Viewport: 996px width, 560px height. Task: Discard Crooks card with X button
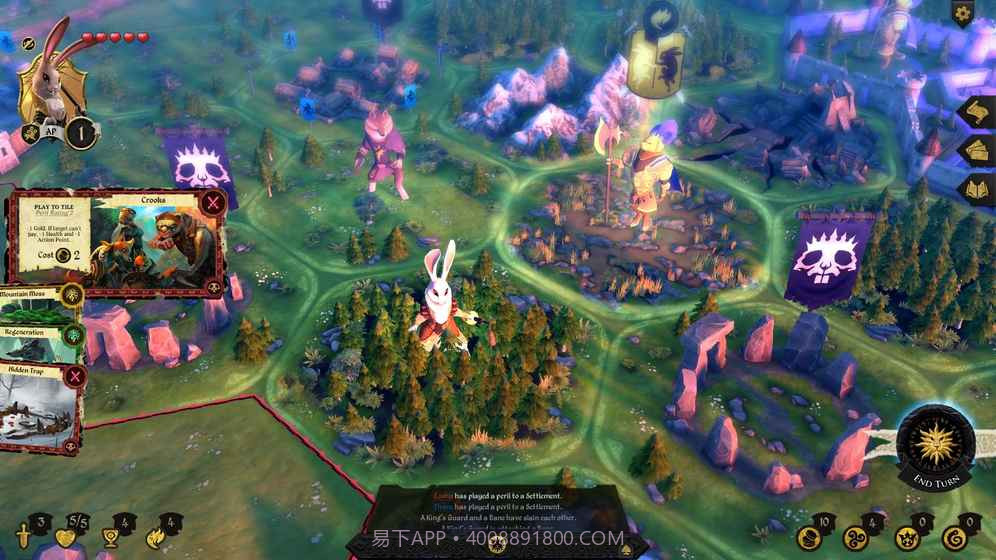(212, 204)
